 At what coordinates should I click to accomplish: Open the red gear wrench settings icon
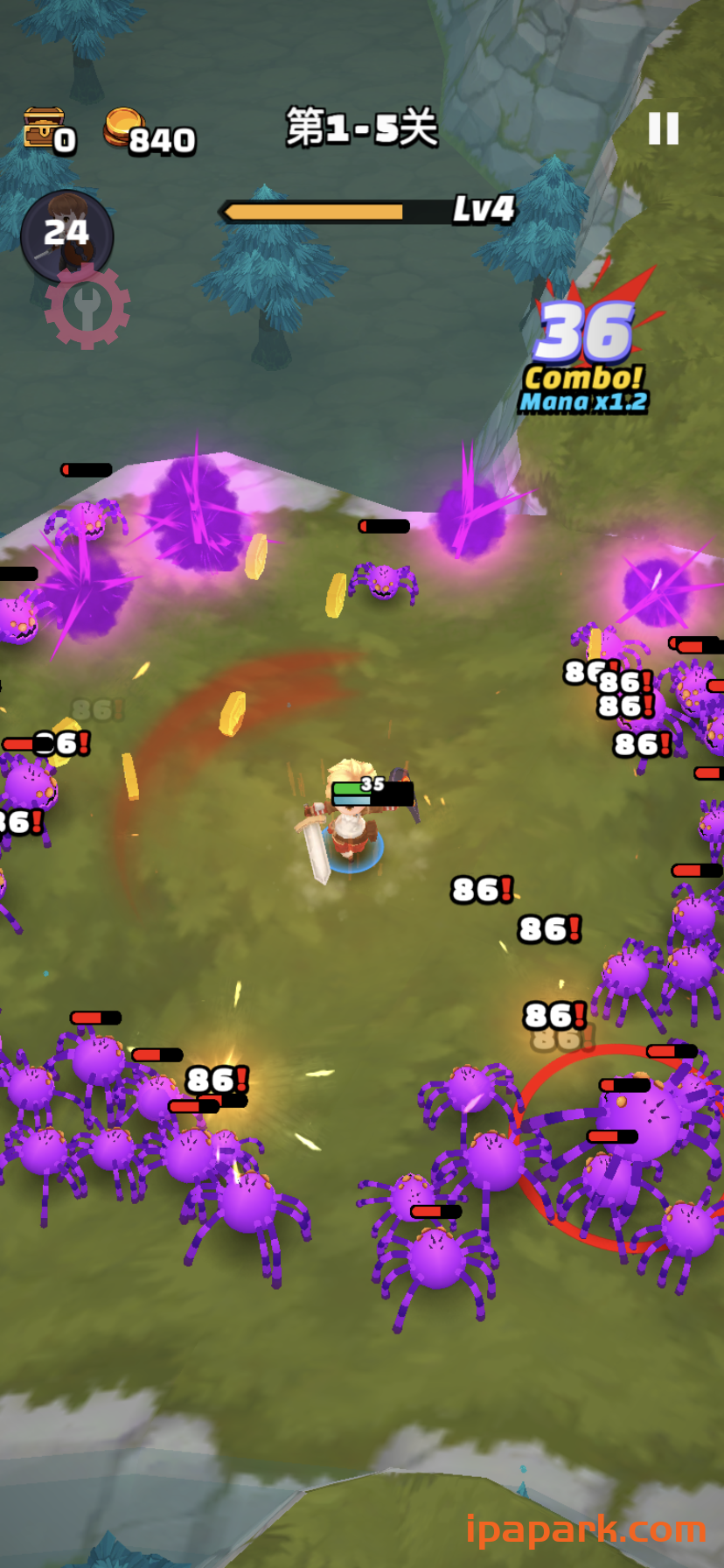click(87, 307)
